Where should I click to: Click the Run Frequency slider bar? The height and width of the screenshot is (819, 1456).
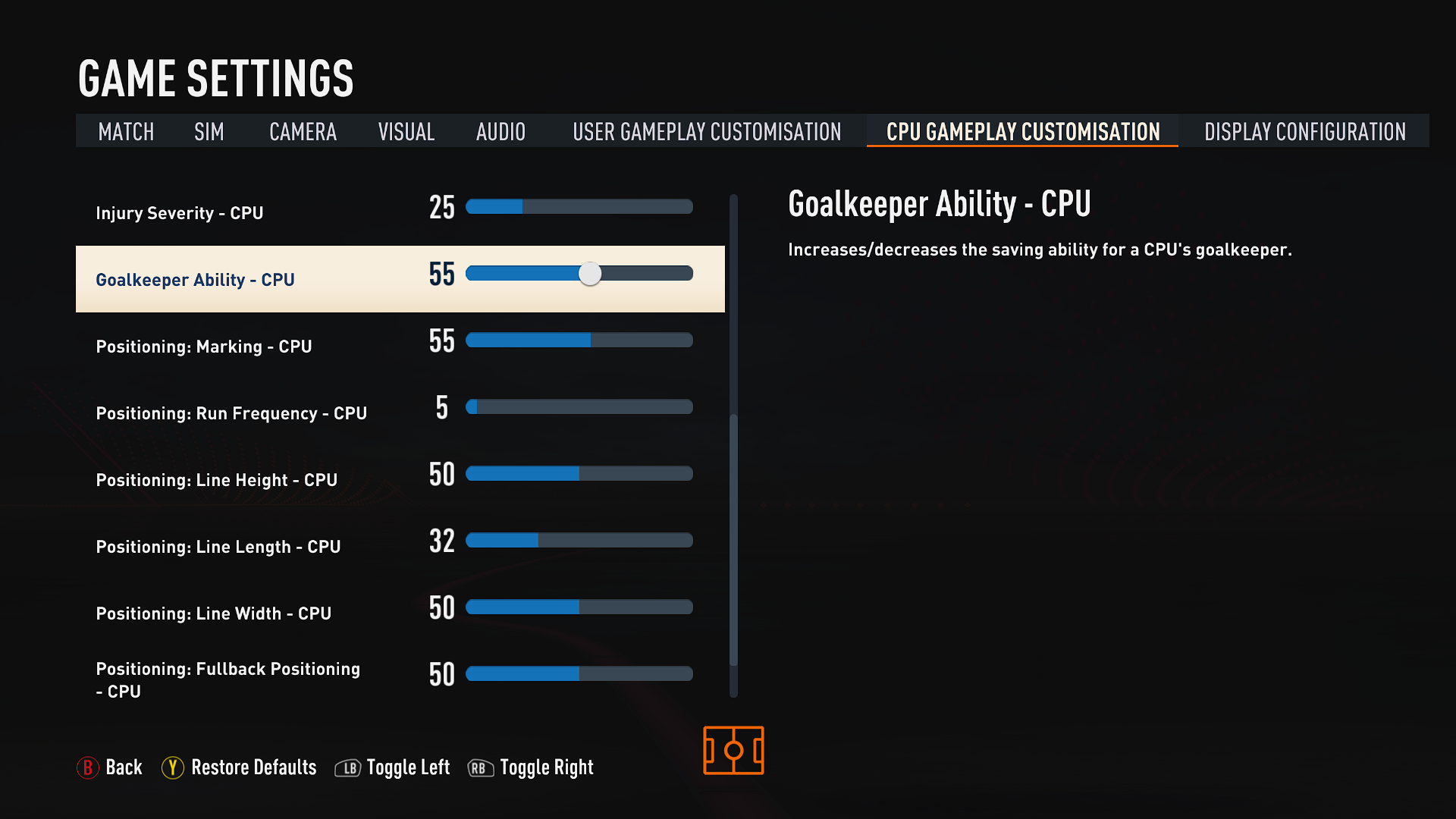(579, 407)
